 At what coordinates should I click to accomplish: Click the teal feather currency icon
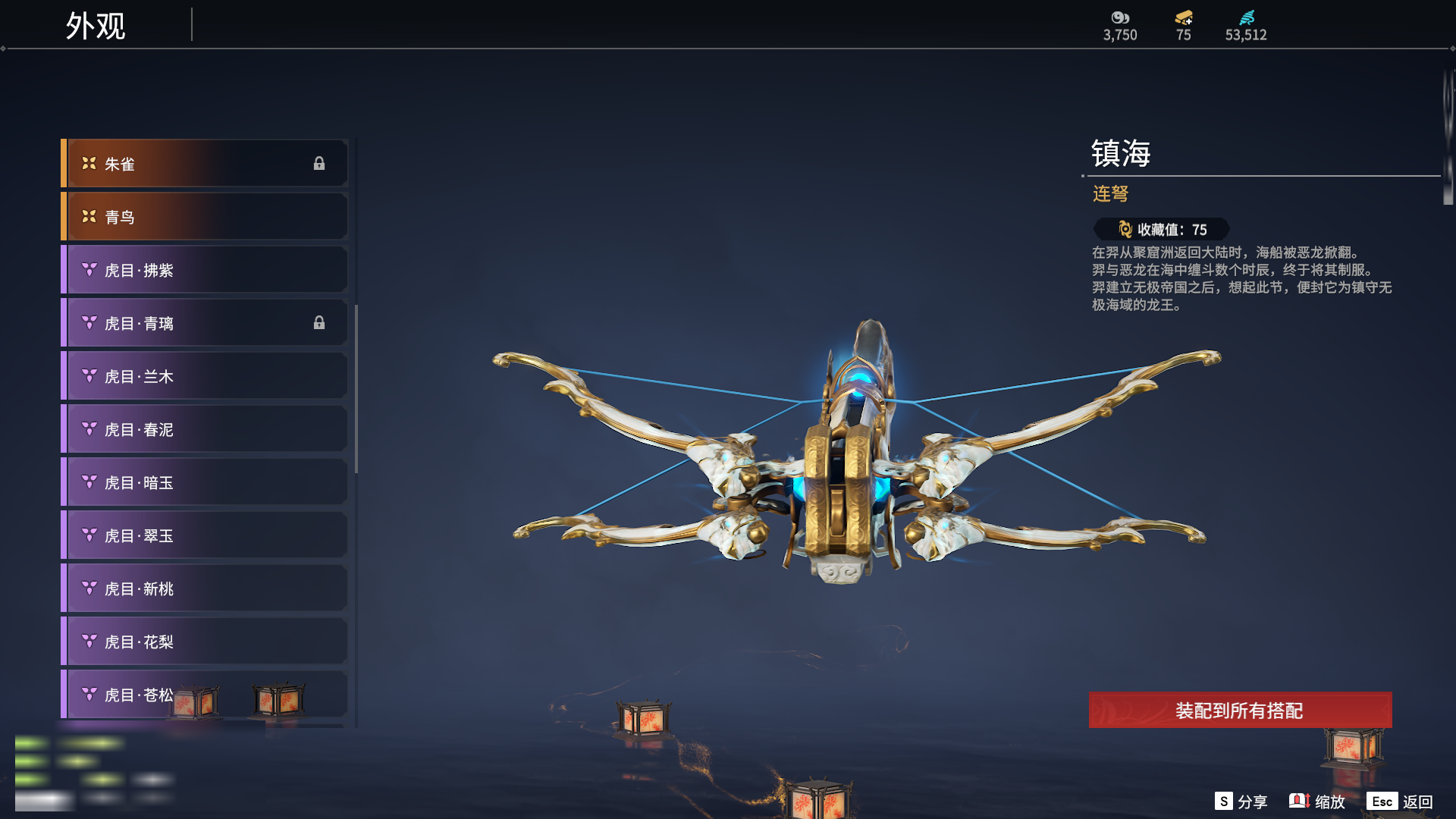1247,17
